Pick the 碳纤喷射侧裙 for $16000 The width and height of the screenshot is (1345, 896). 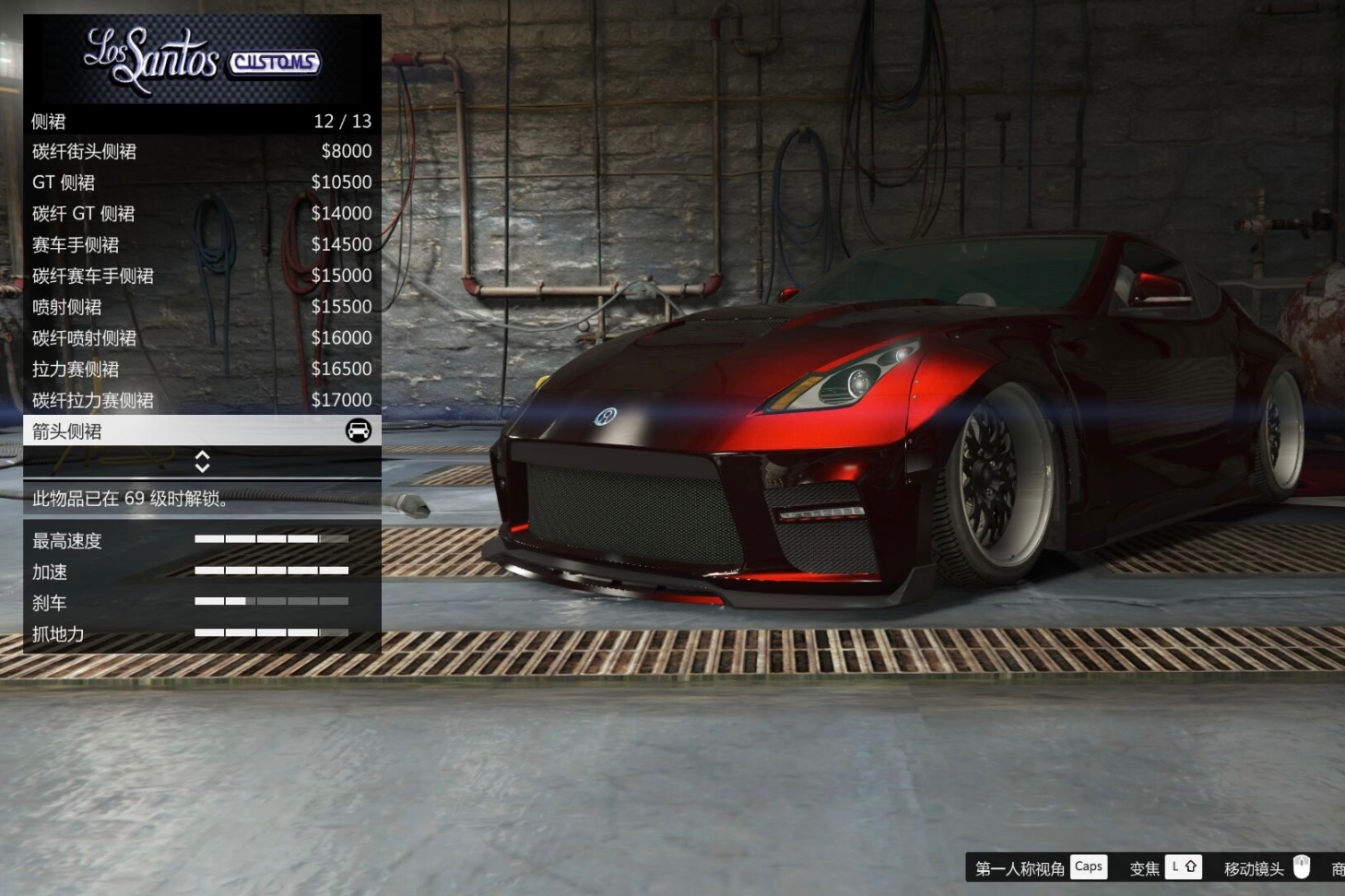[x=201, y=338]
